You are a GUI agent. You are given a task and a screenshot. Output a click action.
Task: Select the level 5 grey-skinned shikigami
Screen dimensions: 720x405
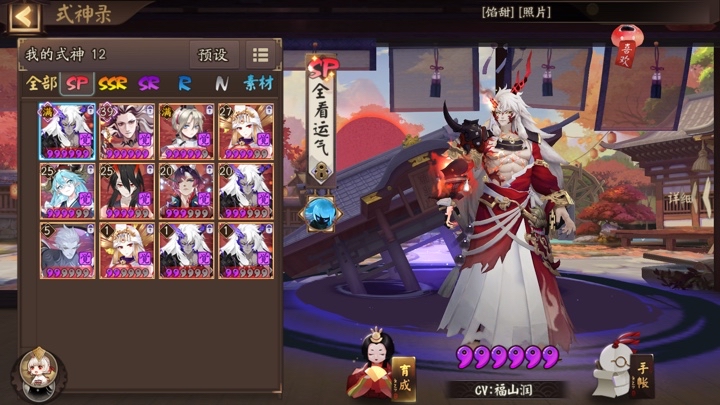[x=67, y=250]
